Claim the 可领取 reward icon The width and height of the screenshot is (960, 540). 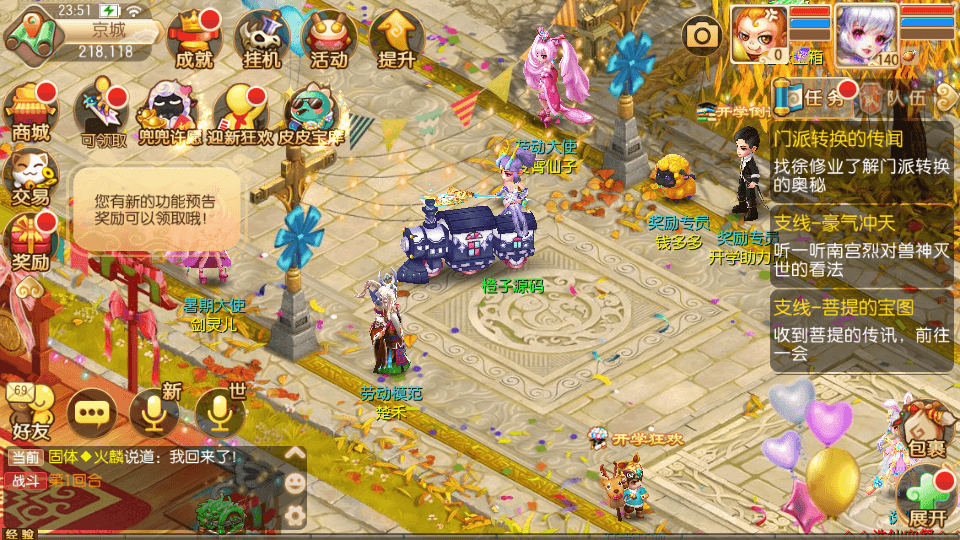coord(104,110)
